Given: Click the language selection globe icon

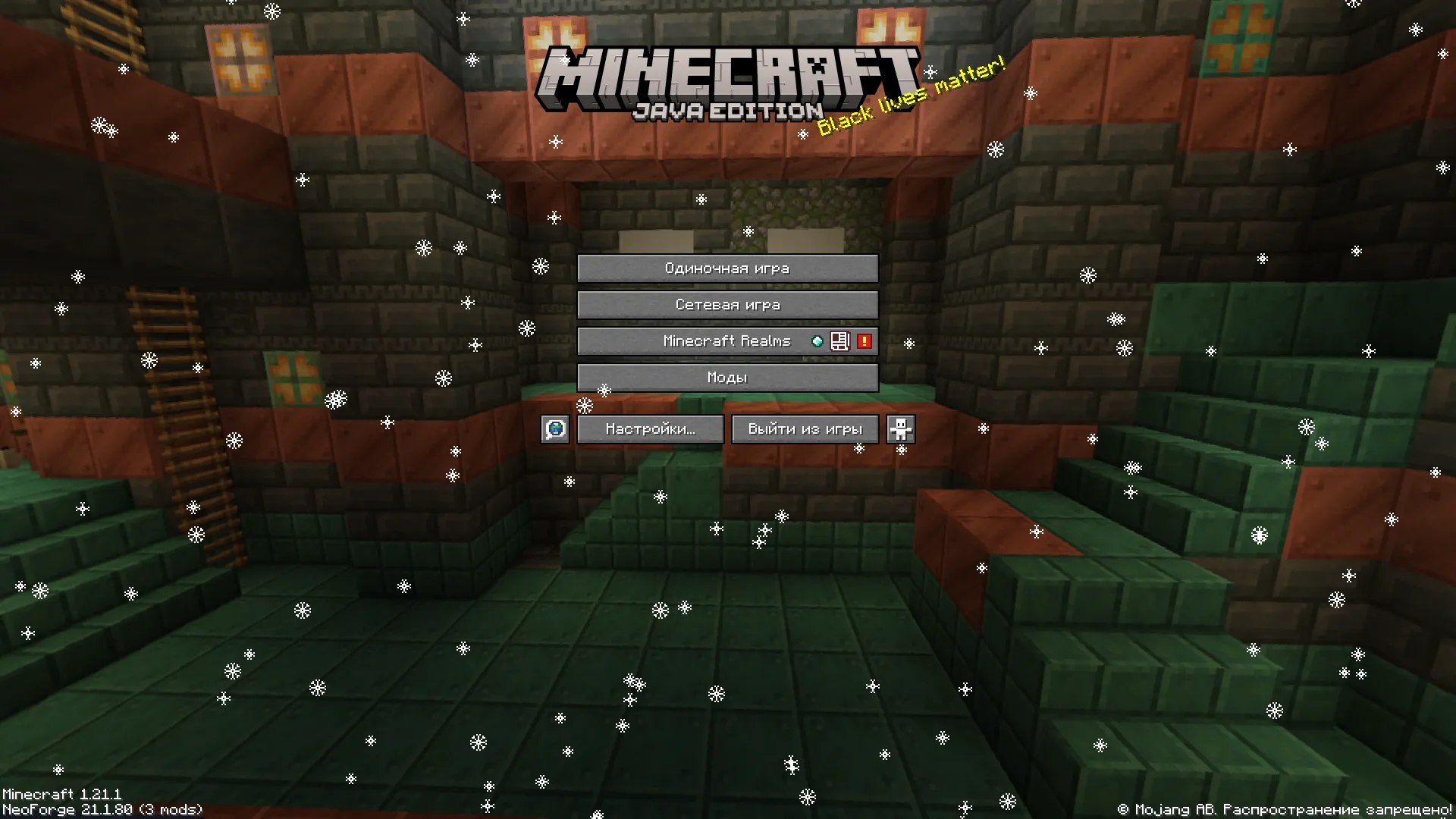Looking at the screenshot, I should pos(554,428).
